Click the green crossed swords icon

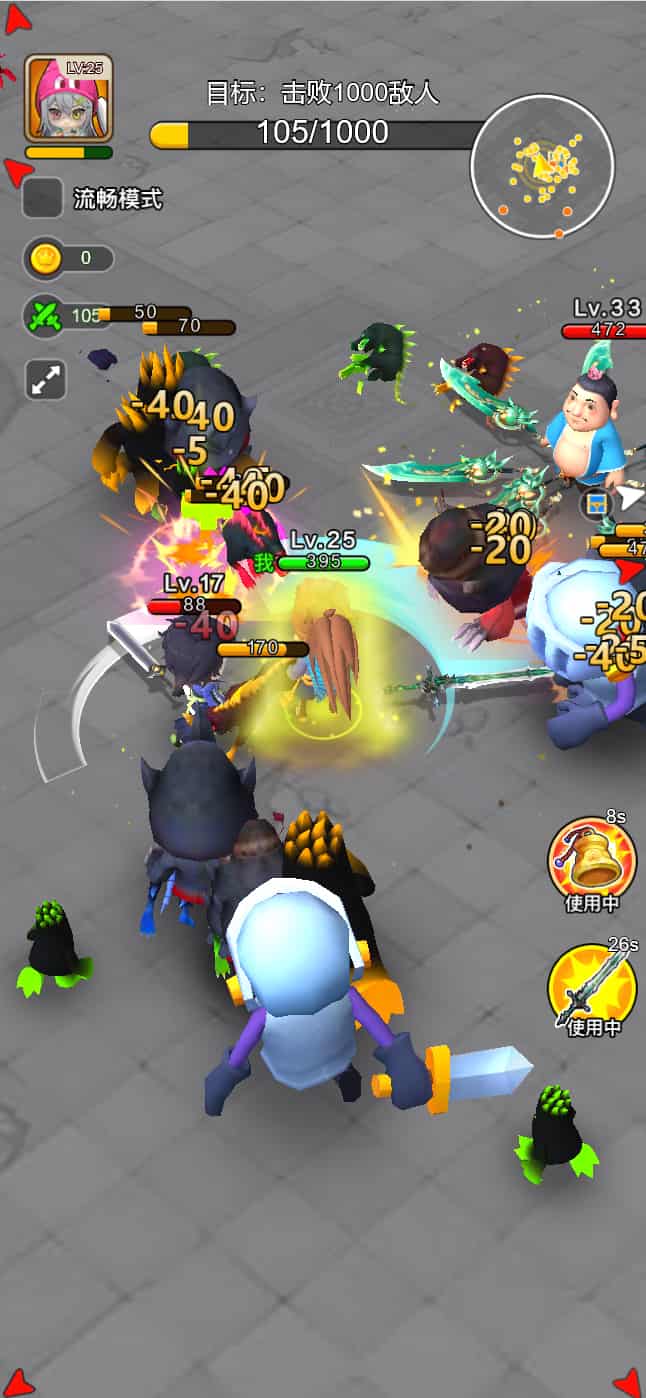45,317
